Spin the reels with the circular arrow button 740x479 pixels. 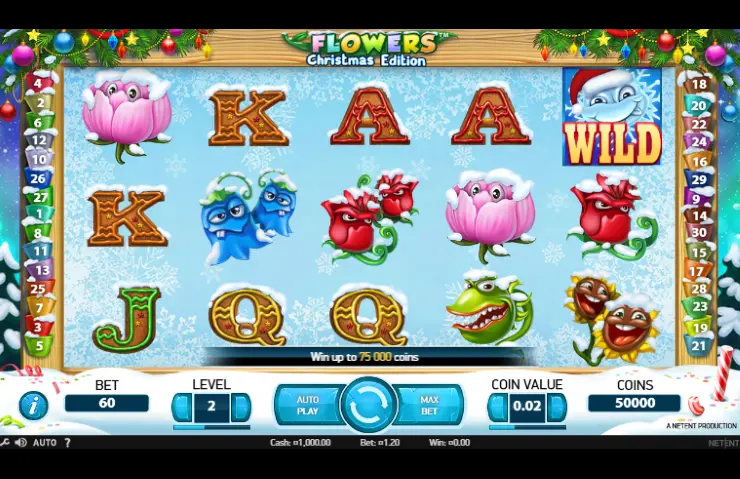click(x=369, y=405)
